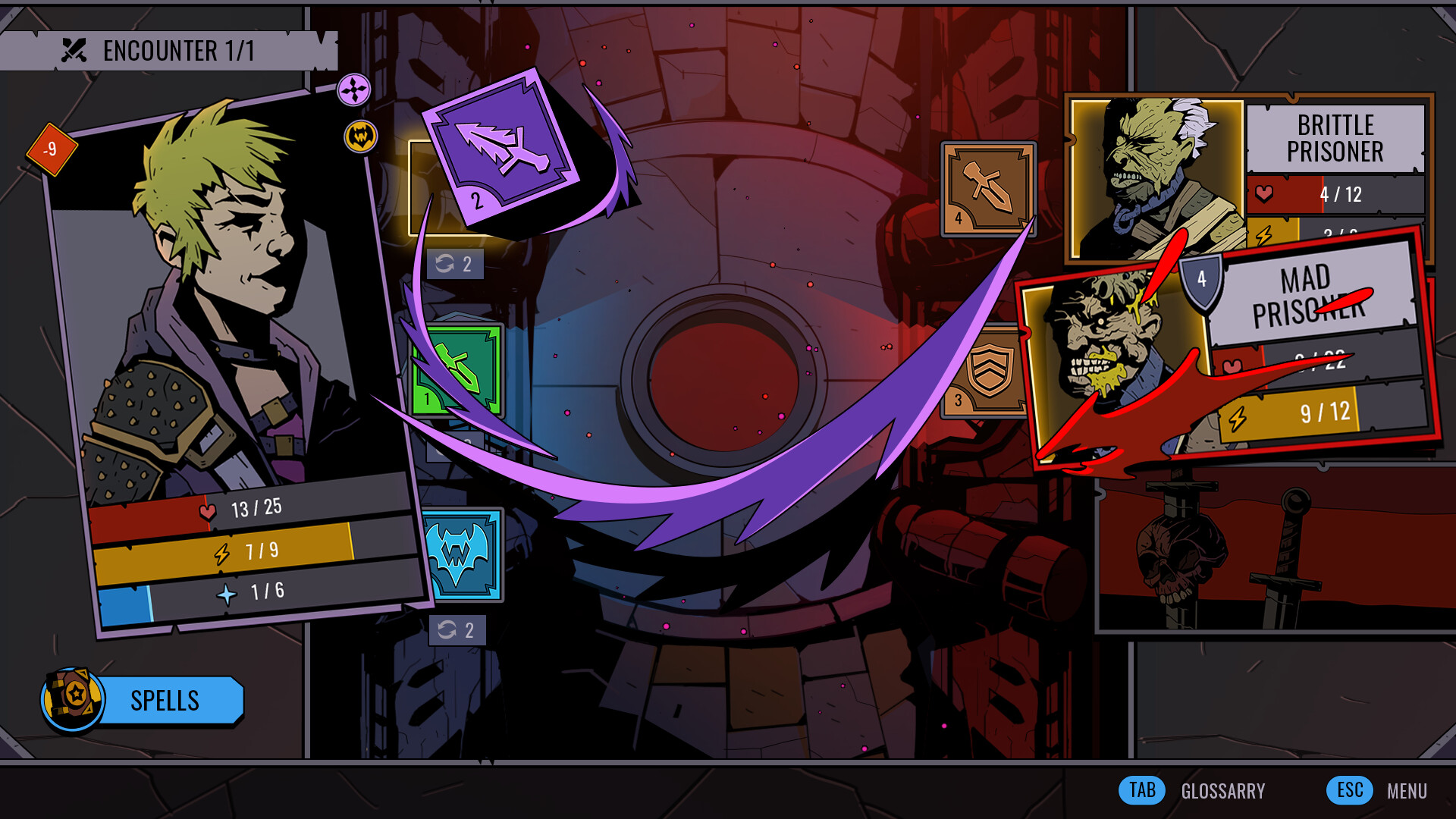Screen dimensions: 1456x819
Task: Expand the Spells book panel
Action: 73,700
